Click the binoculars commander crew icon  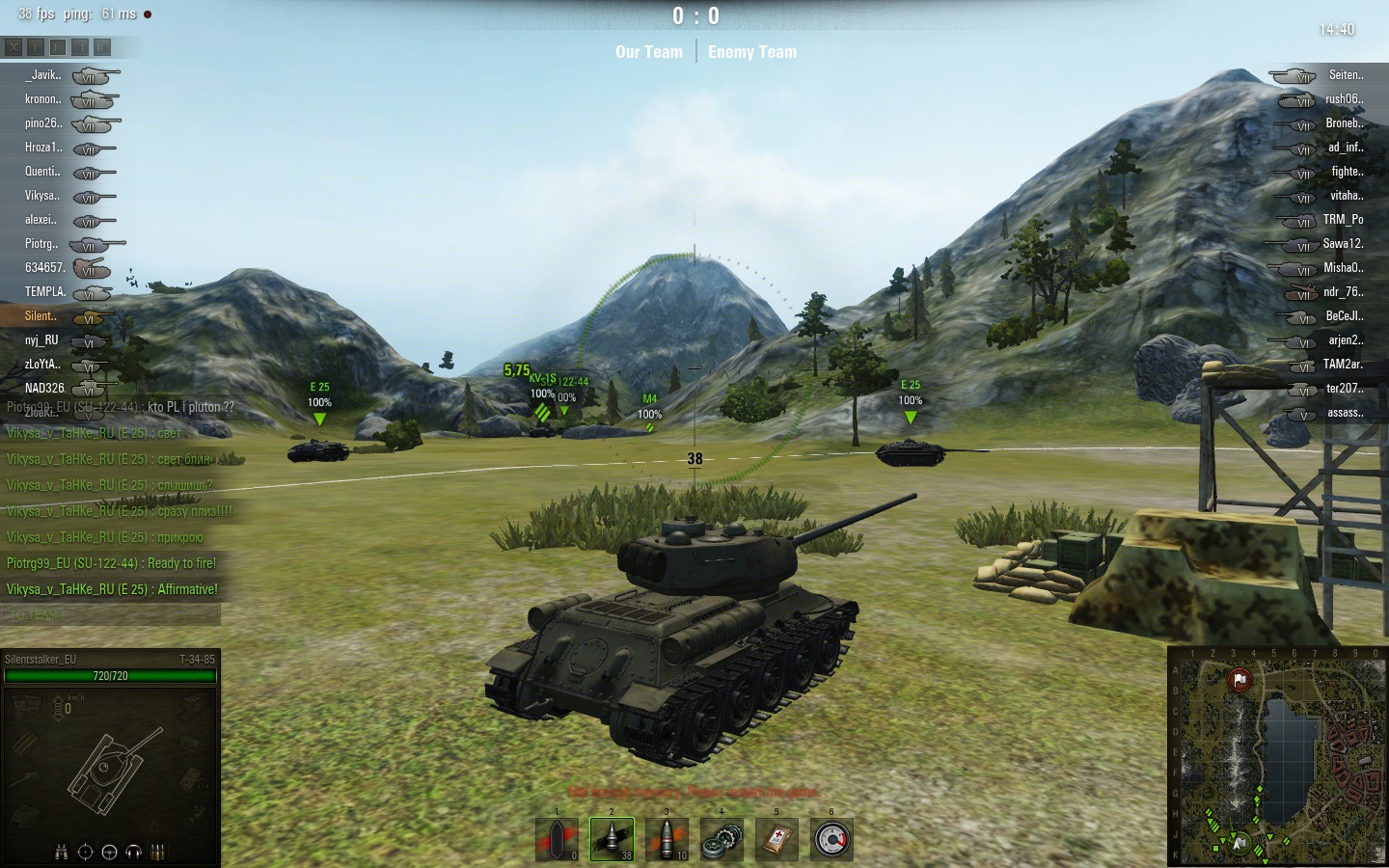pos(62,852)
